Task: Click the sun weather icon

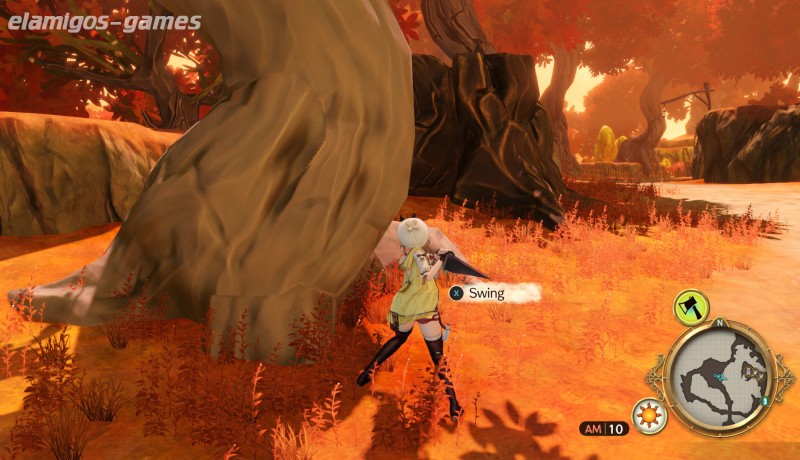Action: (650, 415)
